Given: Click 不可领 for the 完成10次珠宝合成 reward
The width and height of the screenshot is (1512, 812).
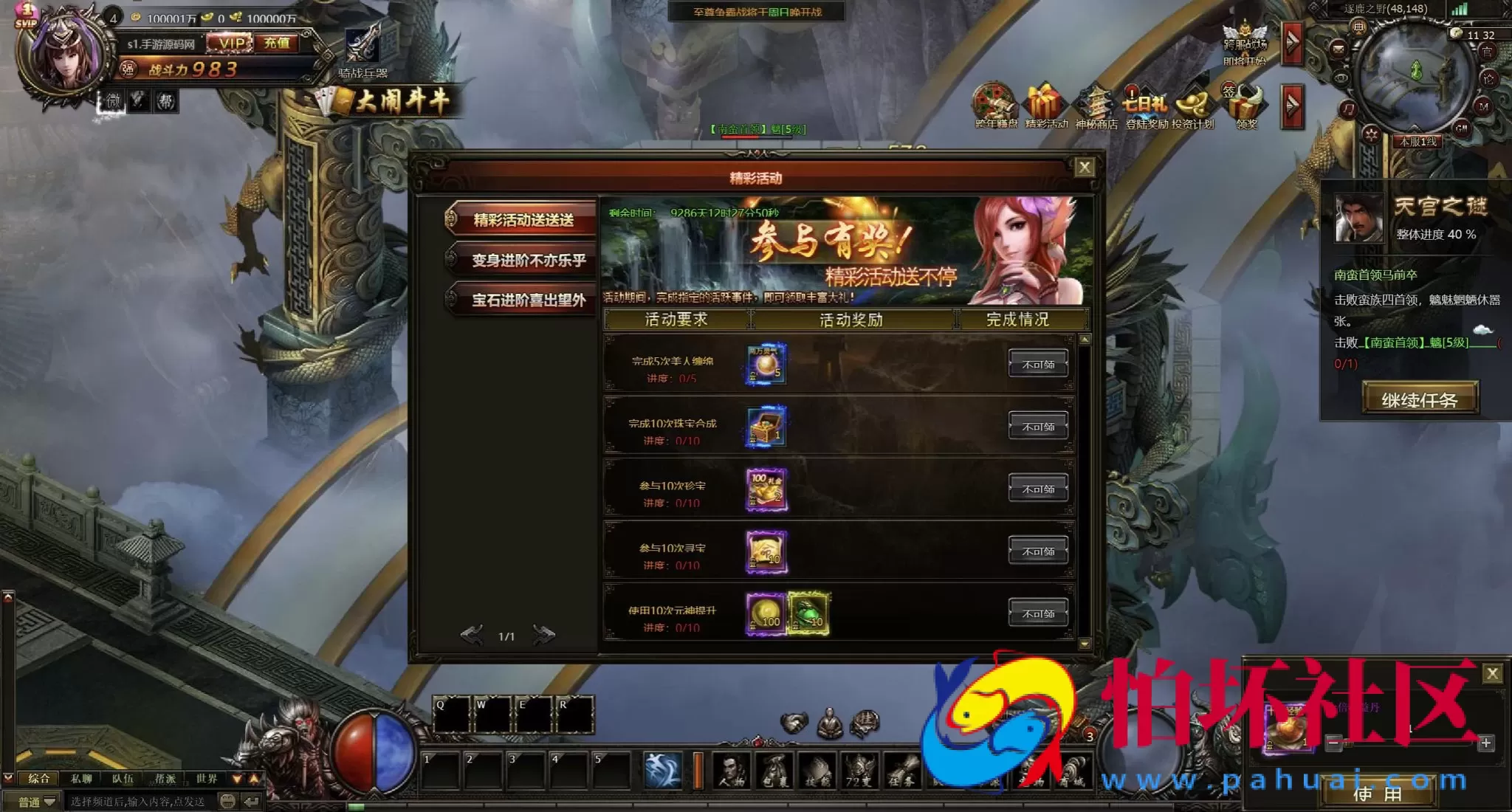Looking at the screenshot, I should [1038, 427].
